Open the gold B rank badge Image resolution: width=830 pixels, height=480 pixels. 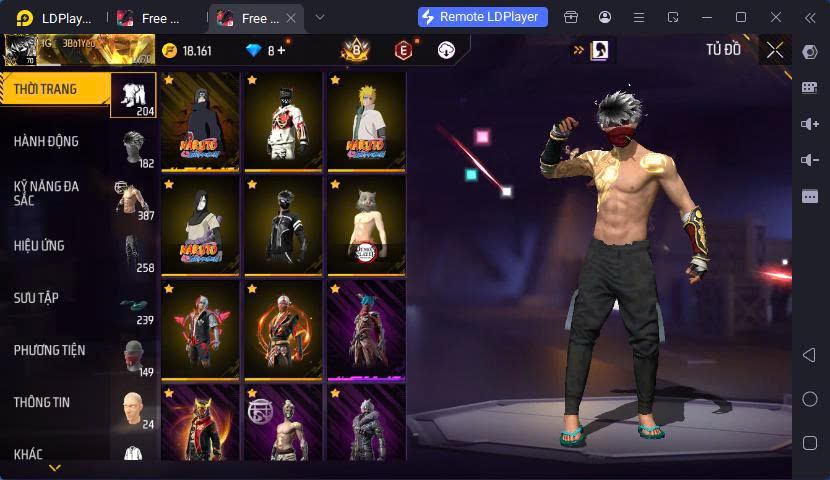click(x=355, y=50)
